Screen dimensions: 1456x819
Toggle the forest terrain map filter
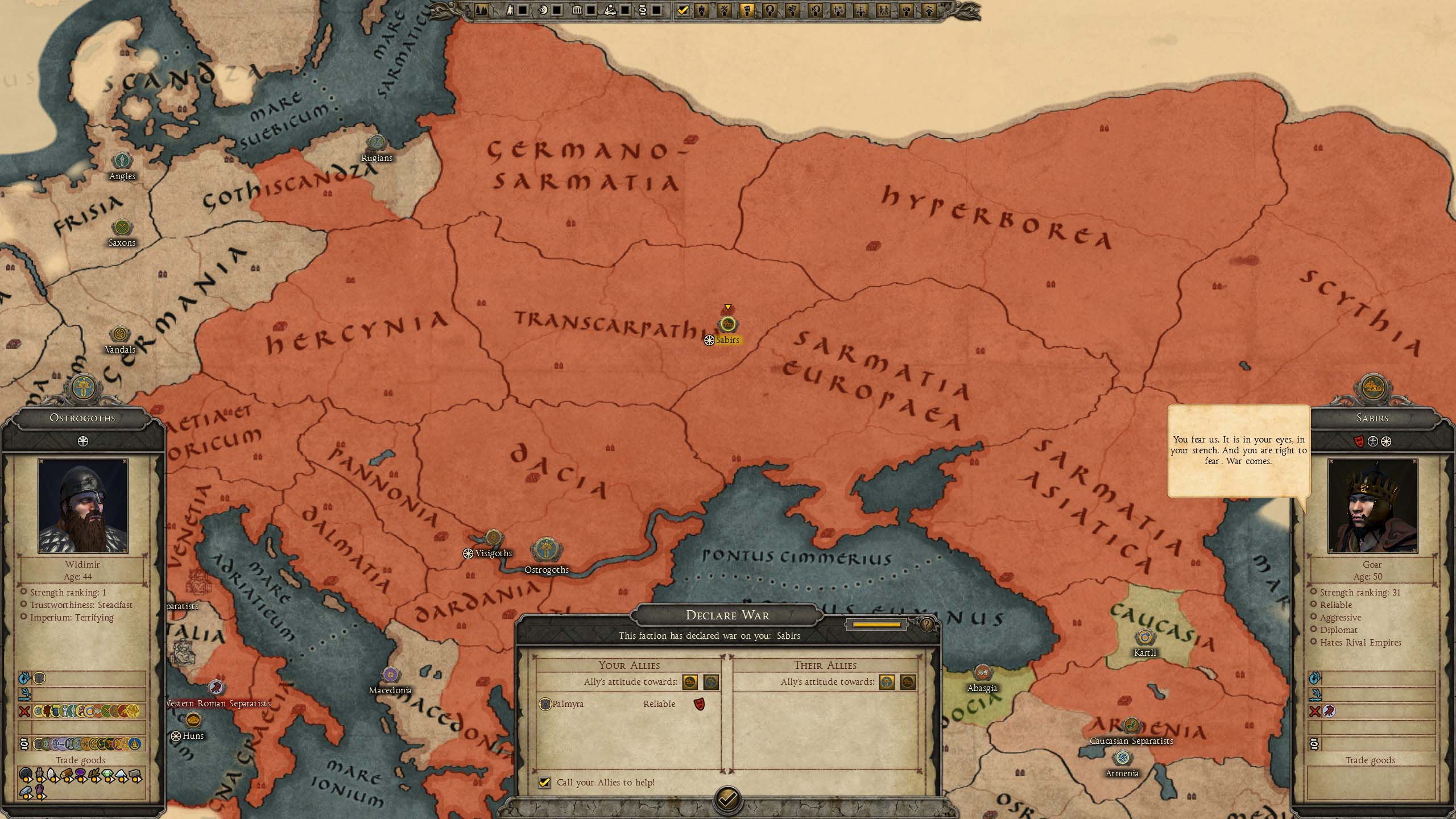tap(481, 10)
